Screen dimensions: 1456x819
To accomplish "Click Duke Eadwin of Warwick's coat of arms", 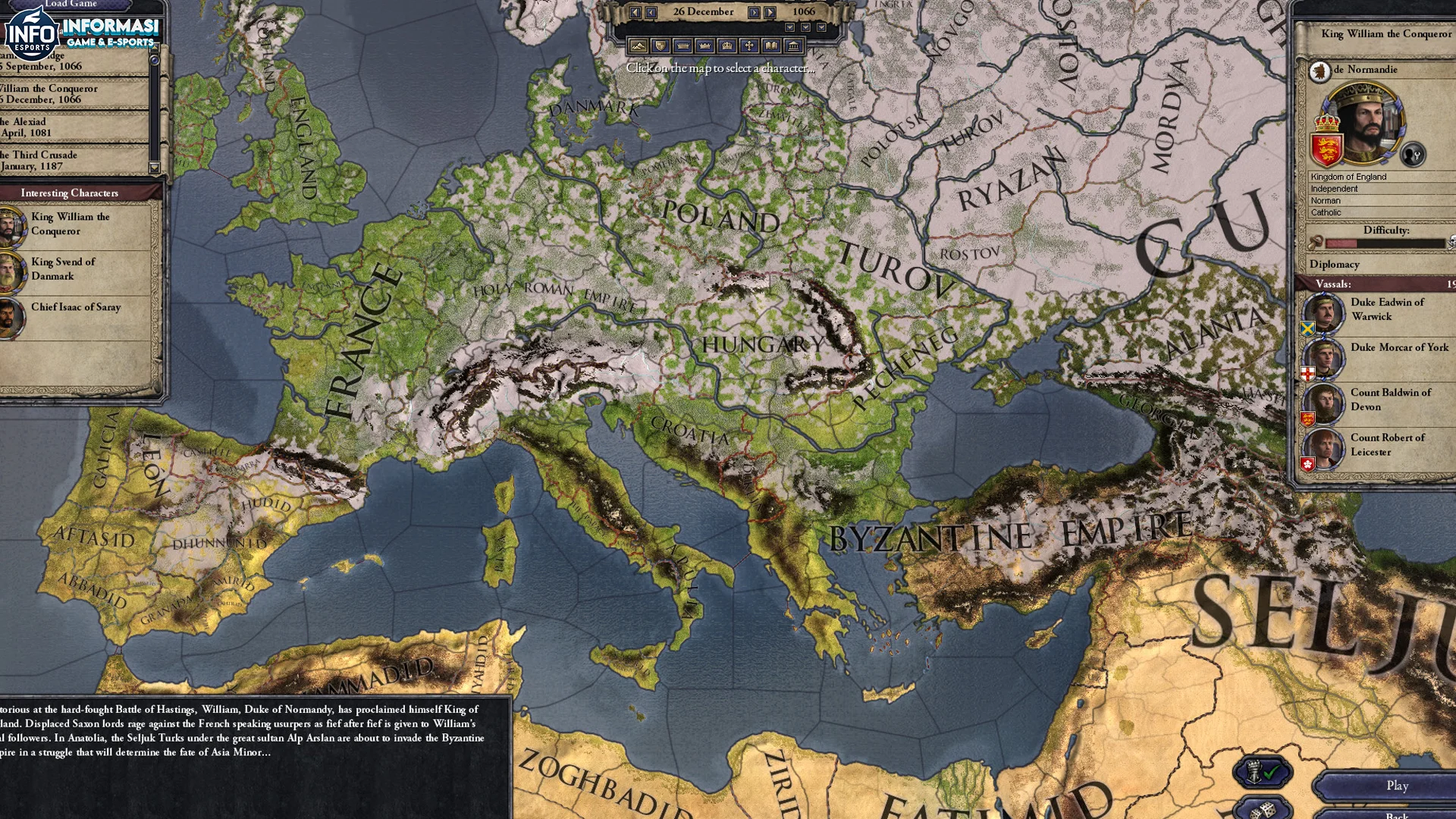I will 1307,330.
